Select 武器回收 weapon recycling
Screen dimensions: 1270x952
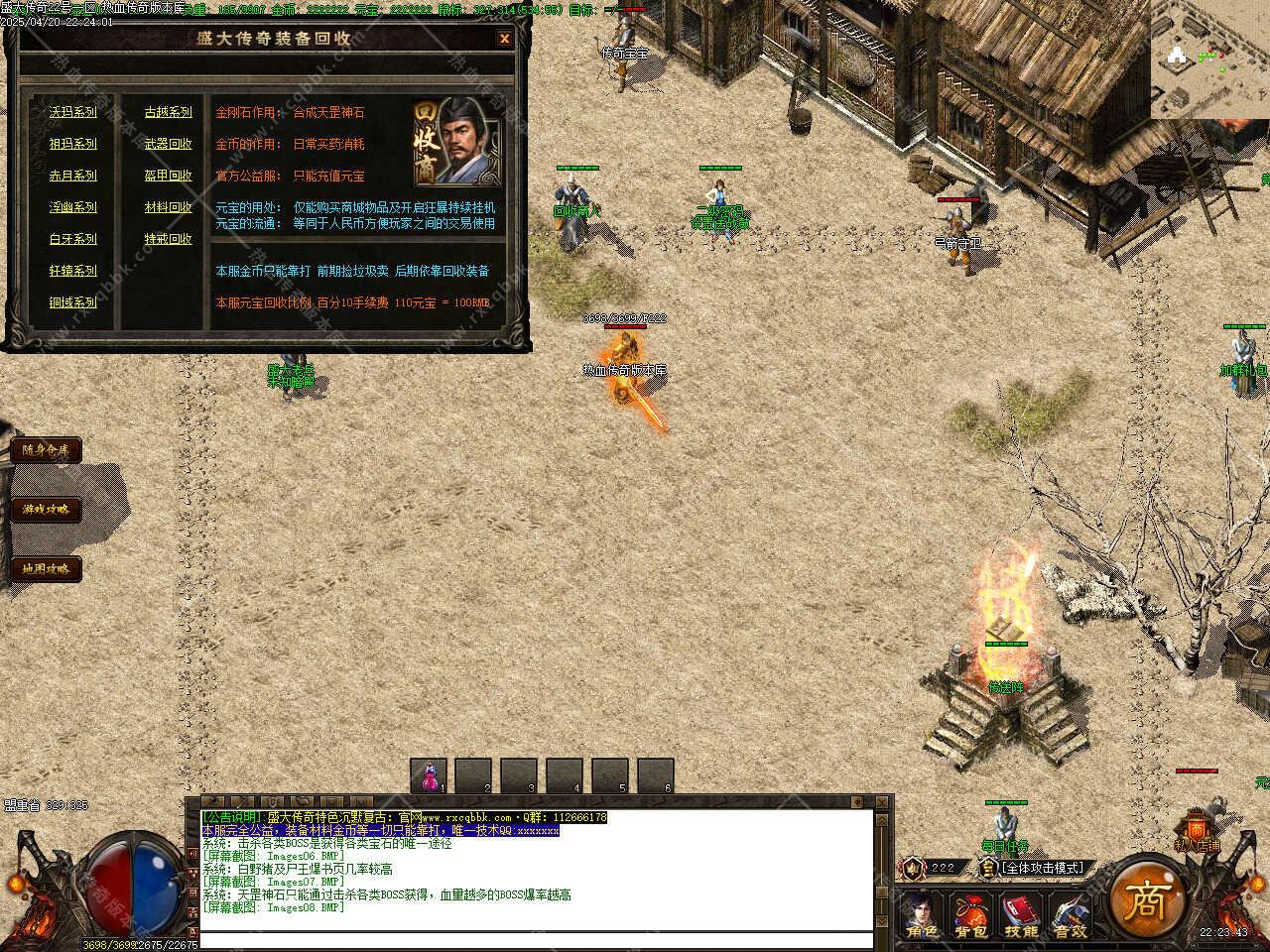click(169, 144)
